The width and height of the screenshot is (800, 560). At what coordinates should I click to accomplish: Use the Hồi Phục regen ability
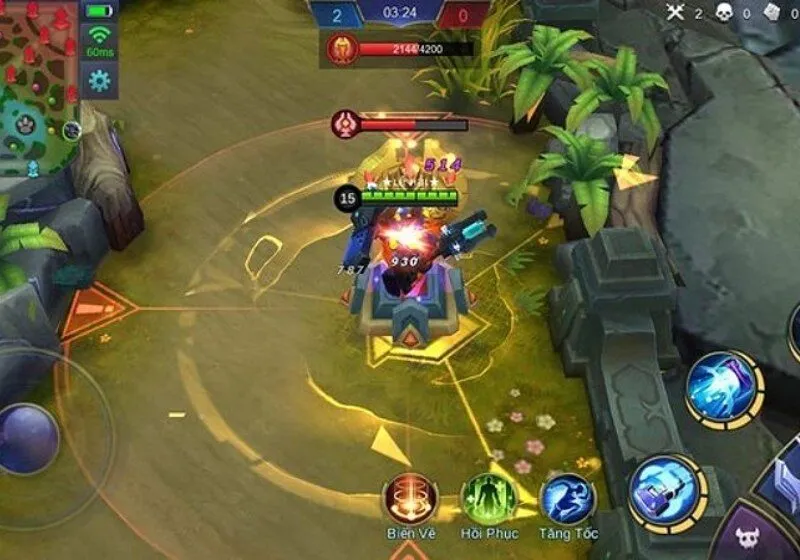coord(488,498)
